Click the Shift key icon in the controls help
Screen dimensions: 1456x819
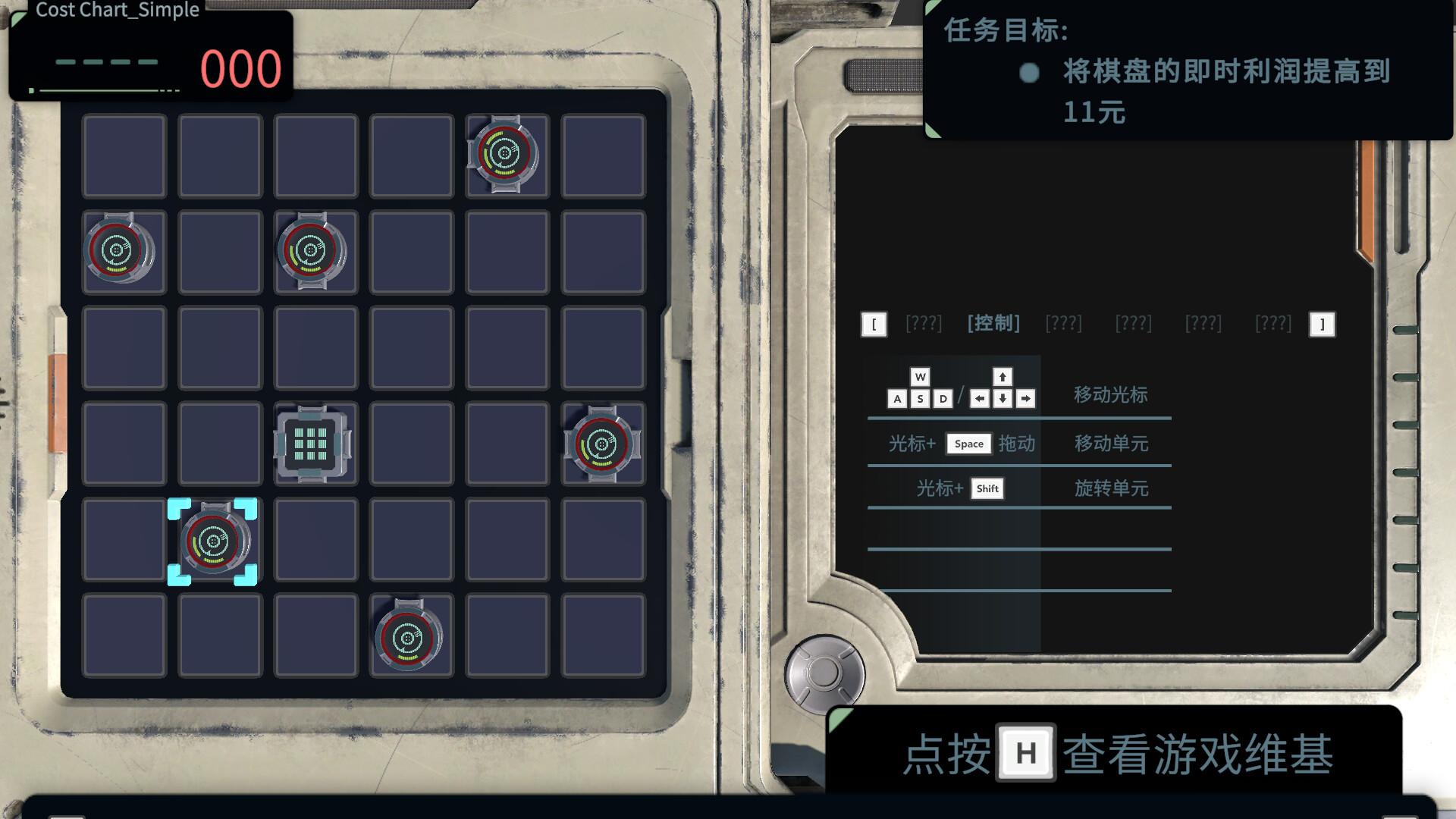(x=987, y=488)
